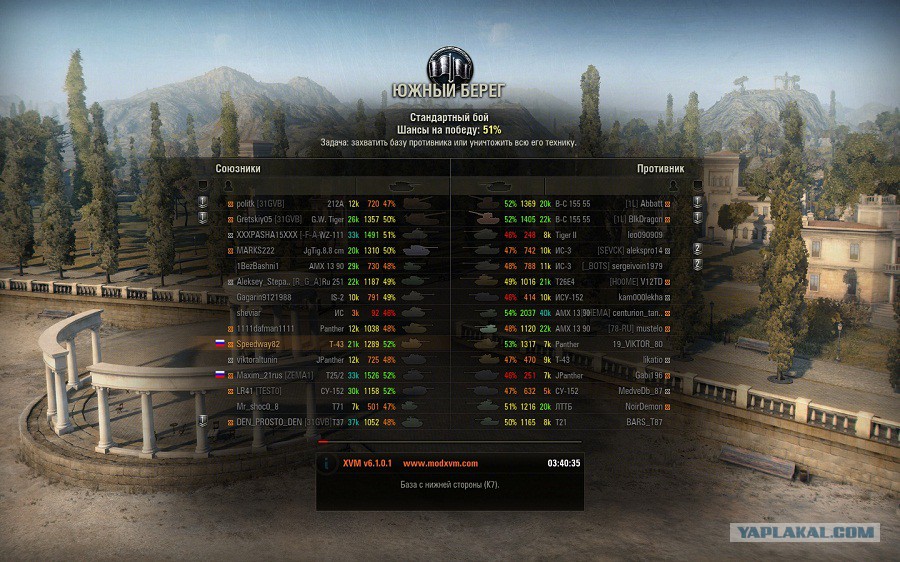Open the www.modxvm.com link
This screenshot has height=562, width=900.
click(x=440, y=463)
